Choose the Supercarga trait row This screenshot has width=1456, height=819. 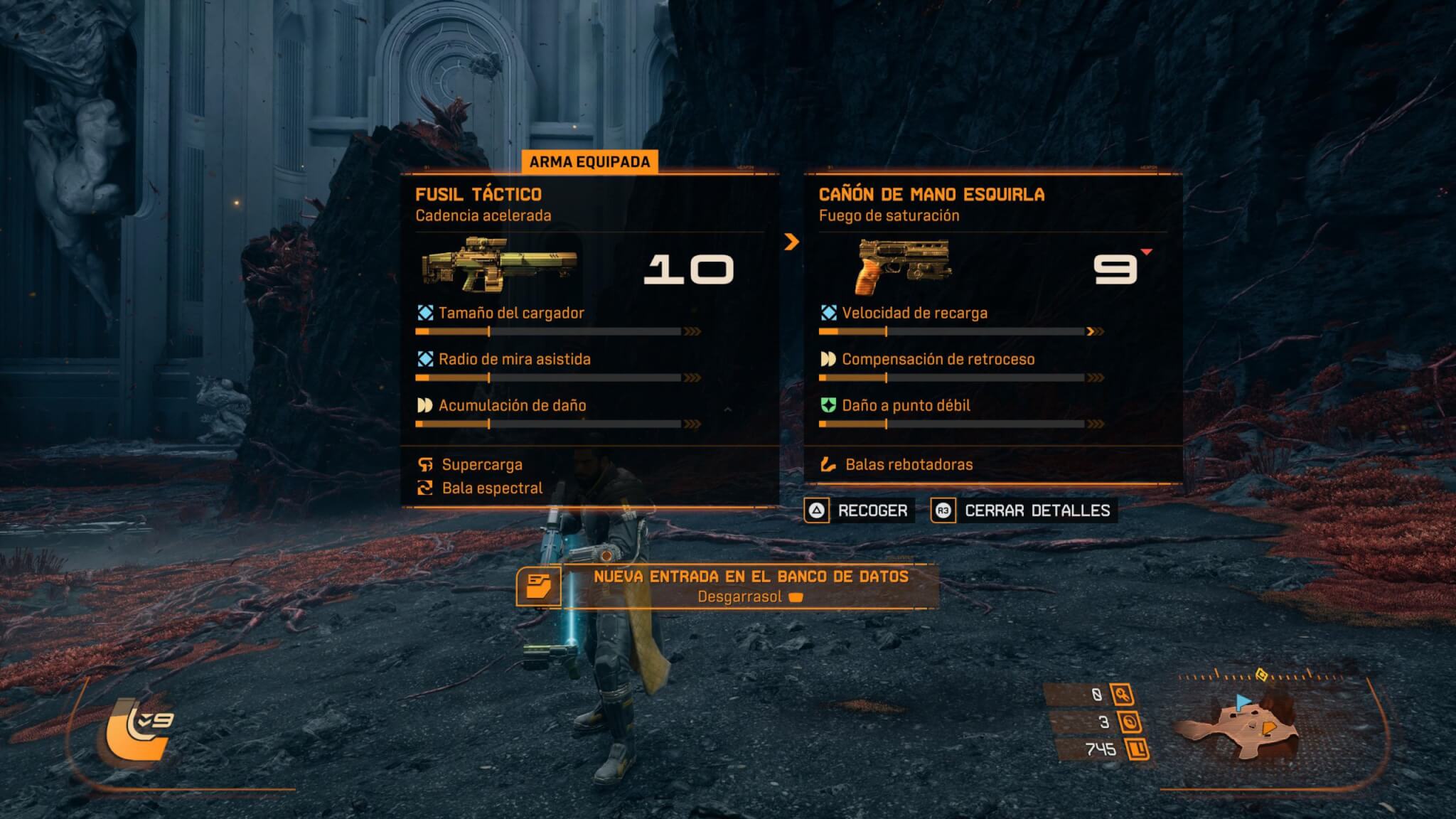(482, 465)
